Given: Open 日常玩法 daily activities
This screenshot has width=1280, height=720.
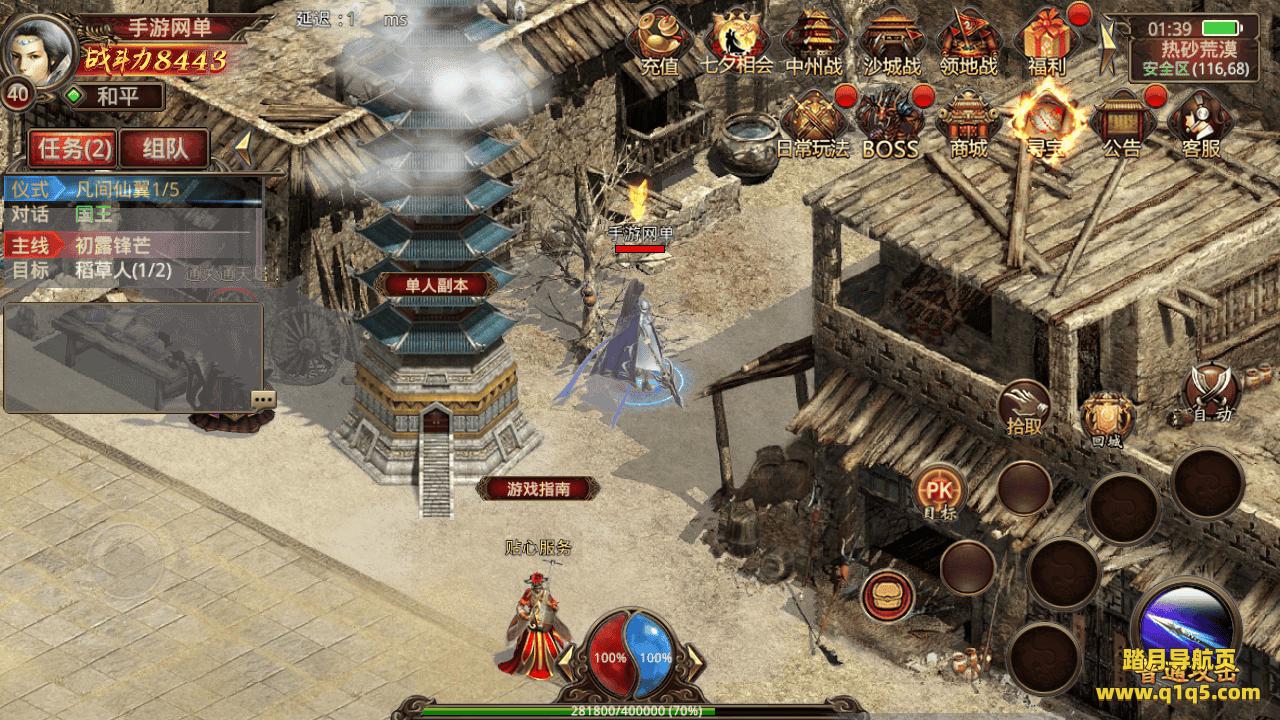Looking at the screenshot, I should pos(812,122).
